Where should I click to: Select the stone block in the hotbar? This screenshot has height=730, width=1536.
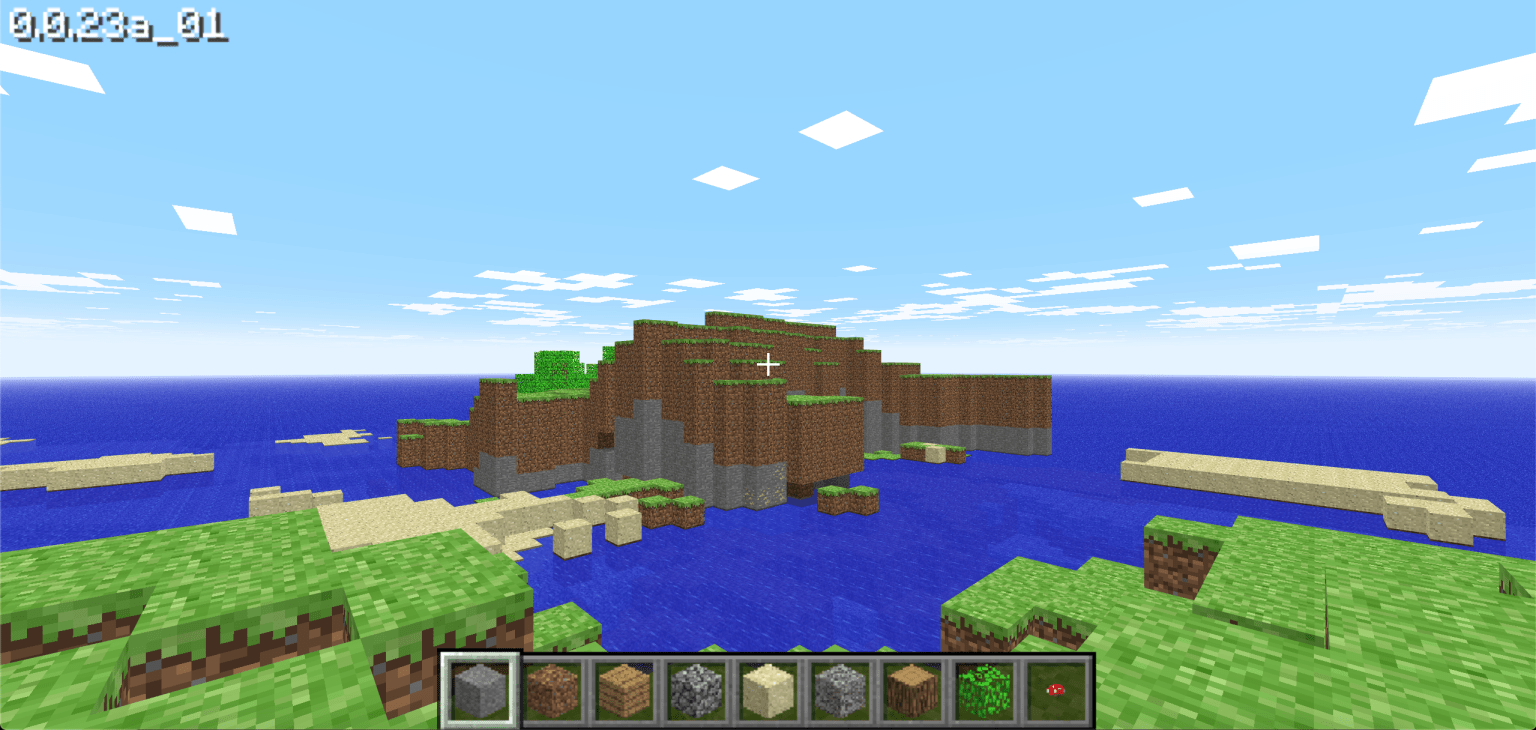478,690
